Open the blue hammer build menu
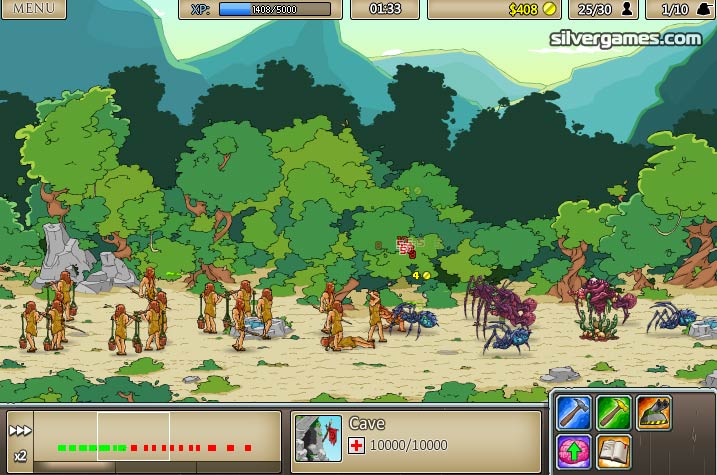 (574, 411)
